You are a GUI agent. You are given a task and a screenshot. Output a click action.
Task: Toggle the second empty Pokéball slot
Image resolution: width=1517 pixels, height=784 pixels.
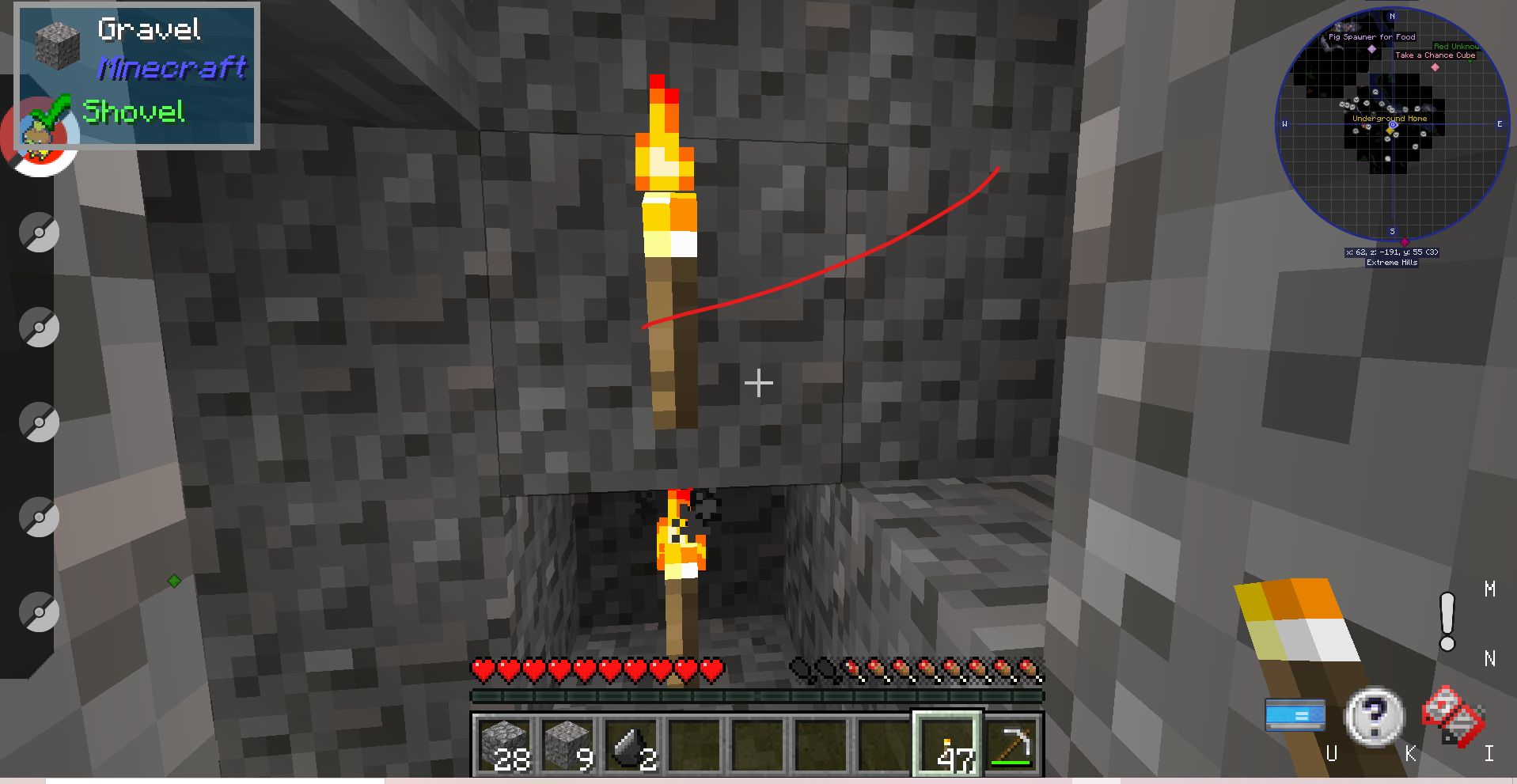pyautogui.click(x=37, y=232)
